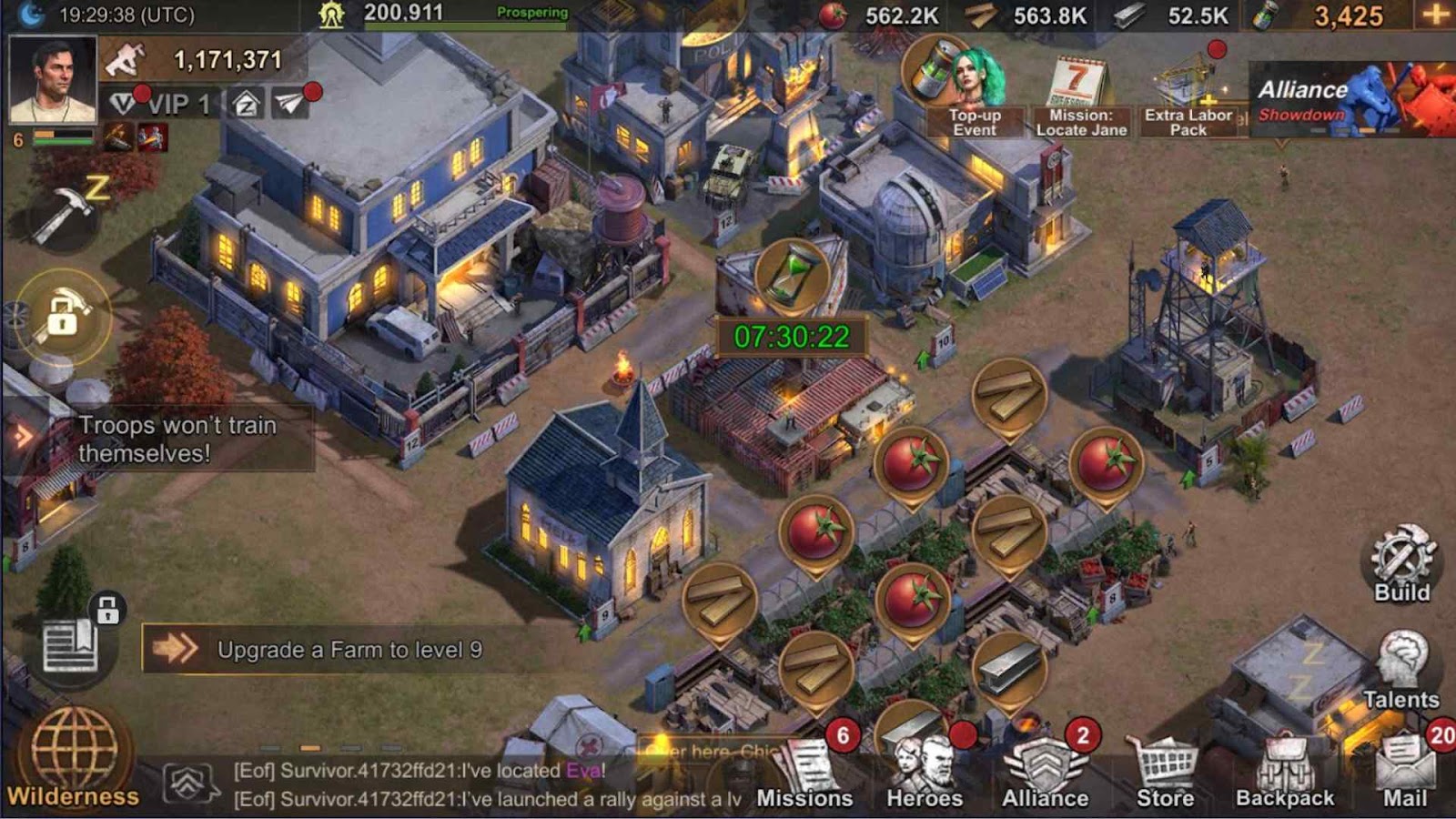Click the hourglass timer bubble

click(792, 273)
